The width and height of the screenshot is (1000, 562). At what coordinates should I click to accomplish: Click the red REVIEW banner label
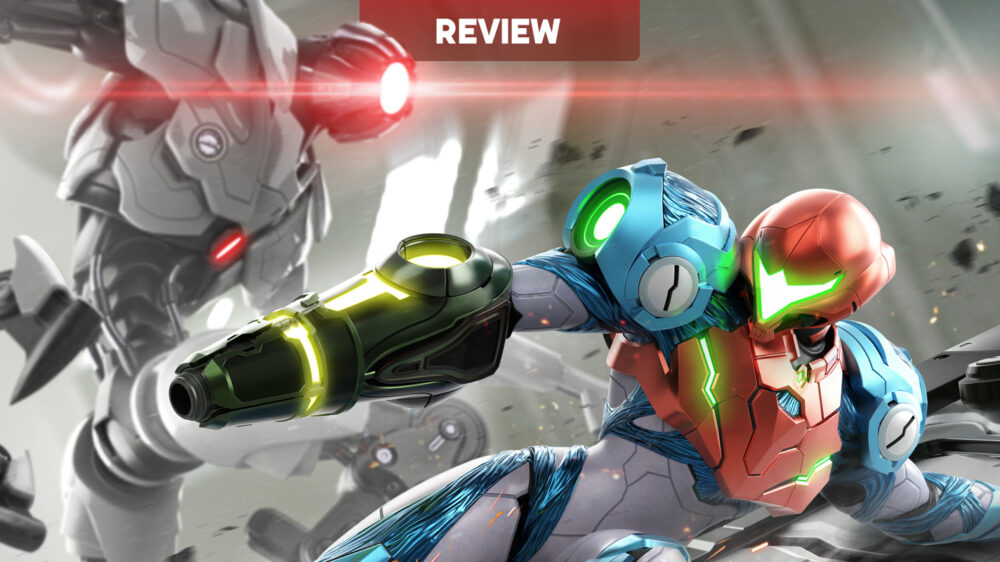click(x=498, y=30)
